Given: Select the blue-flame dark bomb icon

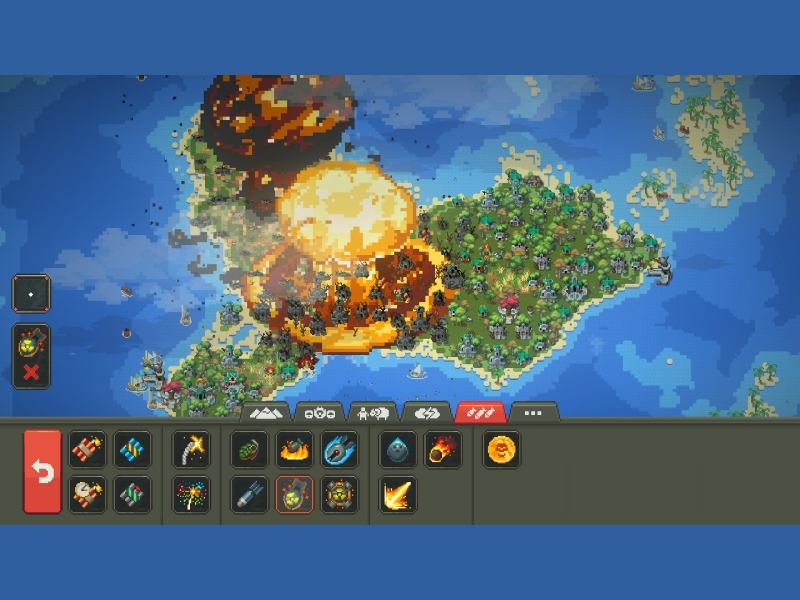Looking at the screenshot, I should click(x=398, y=450).
